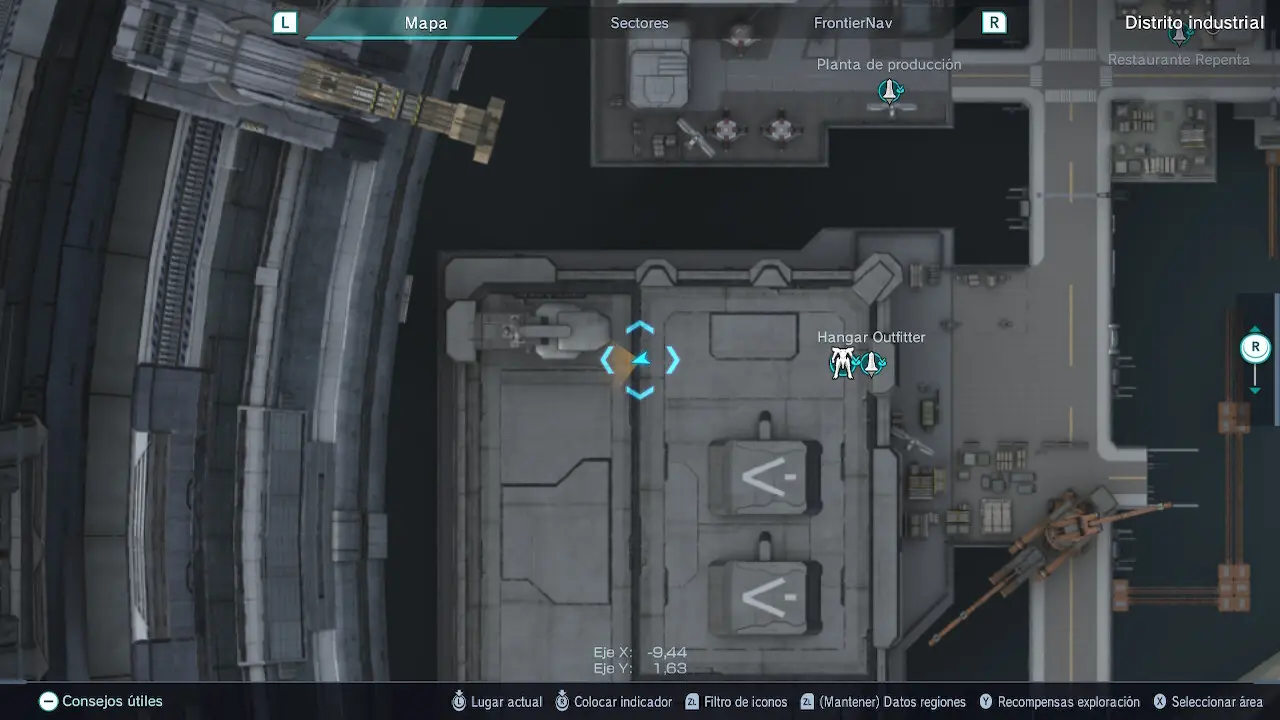The width and height of the screenshot is (1280, 720).
Task: Switch to the Mapa tab
Action: tap(425, 23)
